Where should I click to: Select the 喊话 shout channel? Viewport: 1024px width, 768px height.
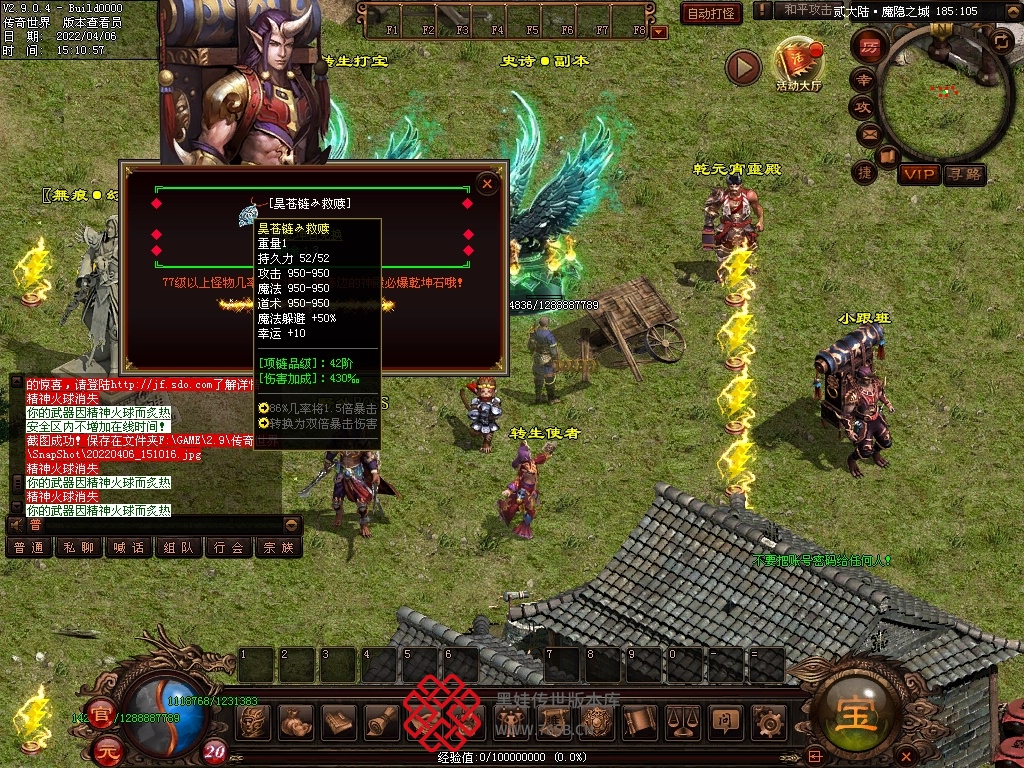point(128,548)
